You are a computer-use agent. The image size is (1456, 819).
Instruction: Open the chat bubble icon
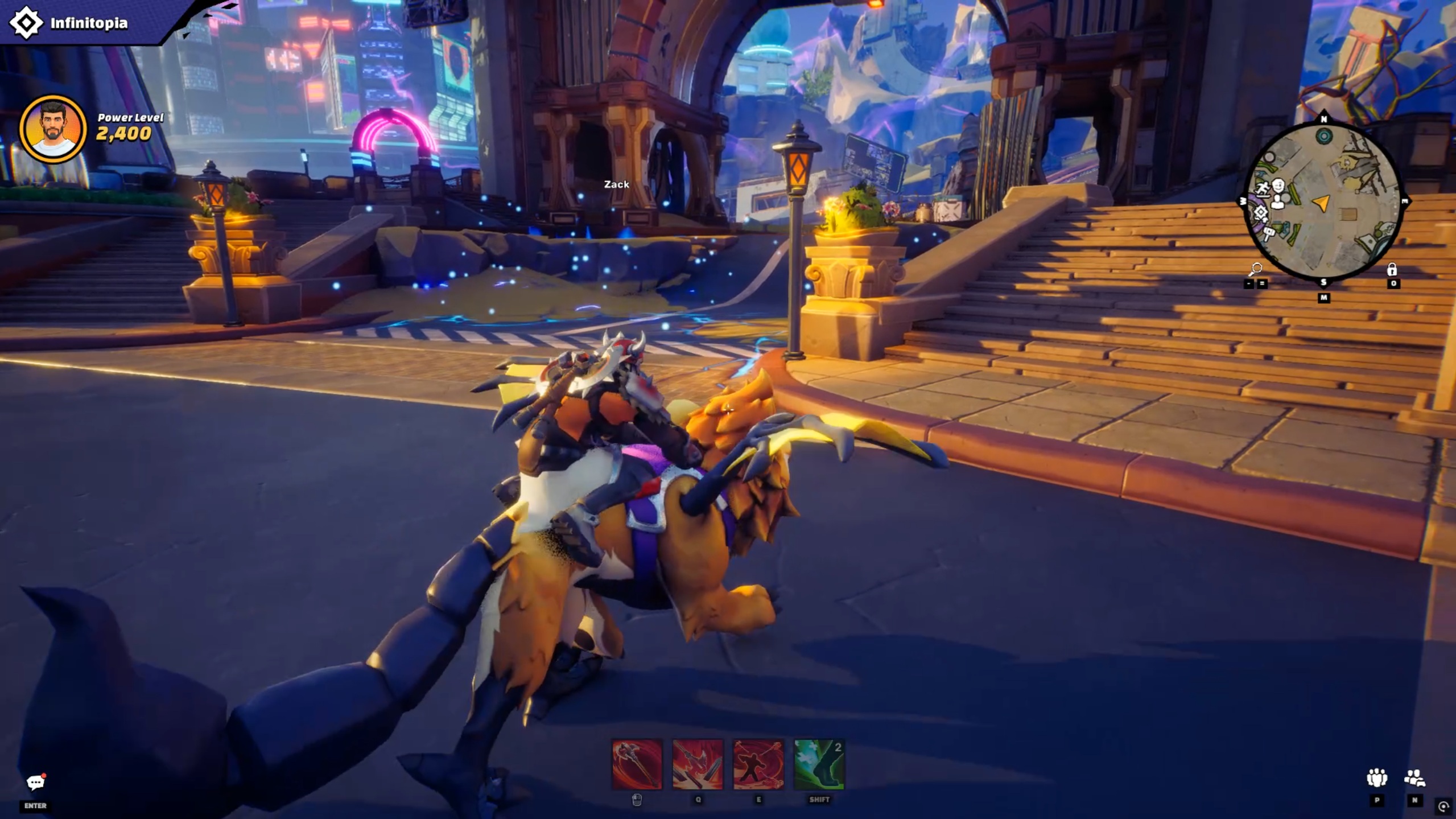point(35,783)
